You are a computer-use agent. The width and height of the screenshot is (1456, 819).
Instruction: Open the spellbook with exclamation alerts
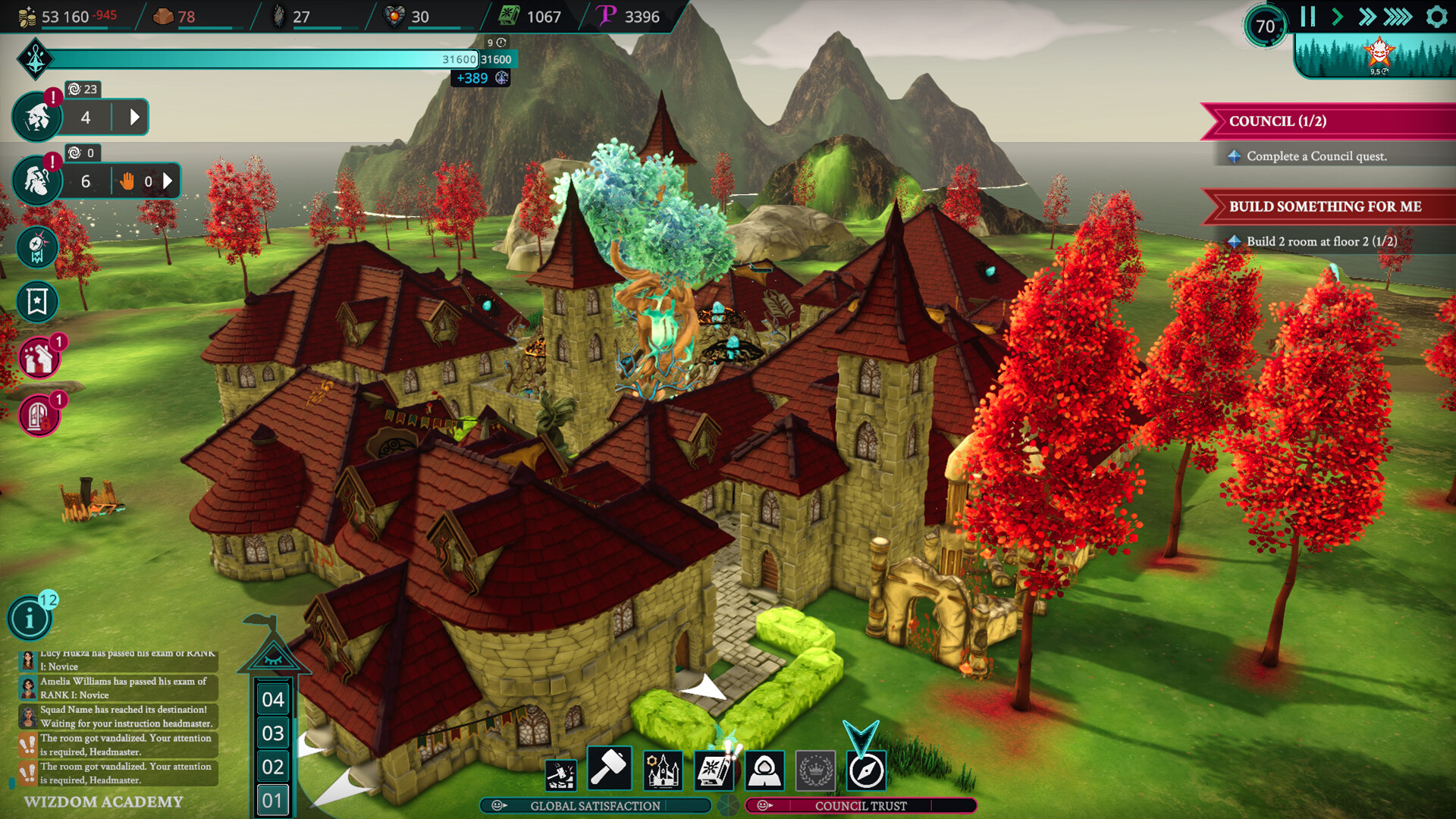coord(713,770)
